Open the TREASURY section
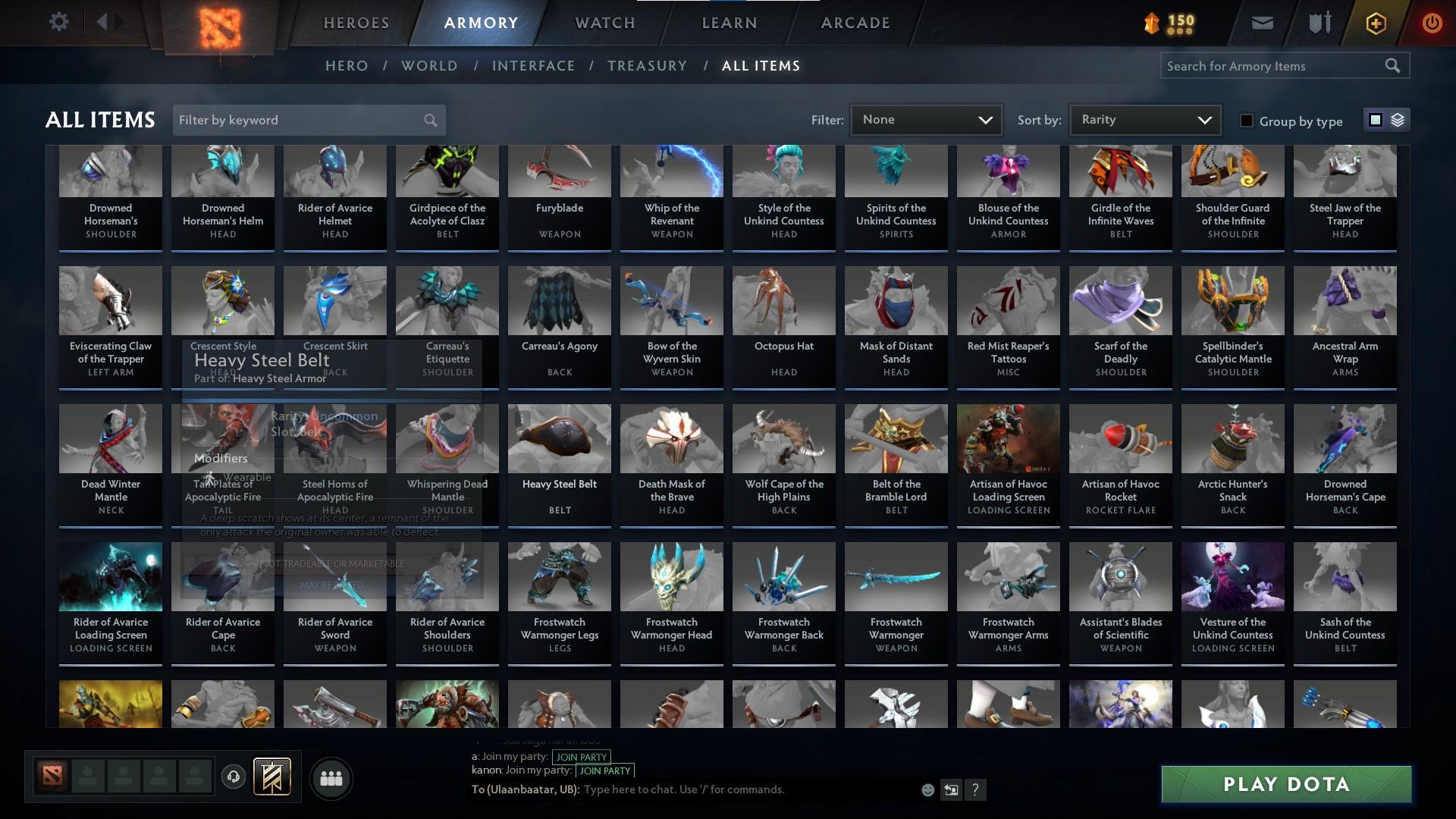This screenshot has height=819, width=1456. click(647, 66)
